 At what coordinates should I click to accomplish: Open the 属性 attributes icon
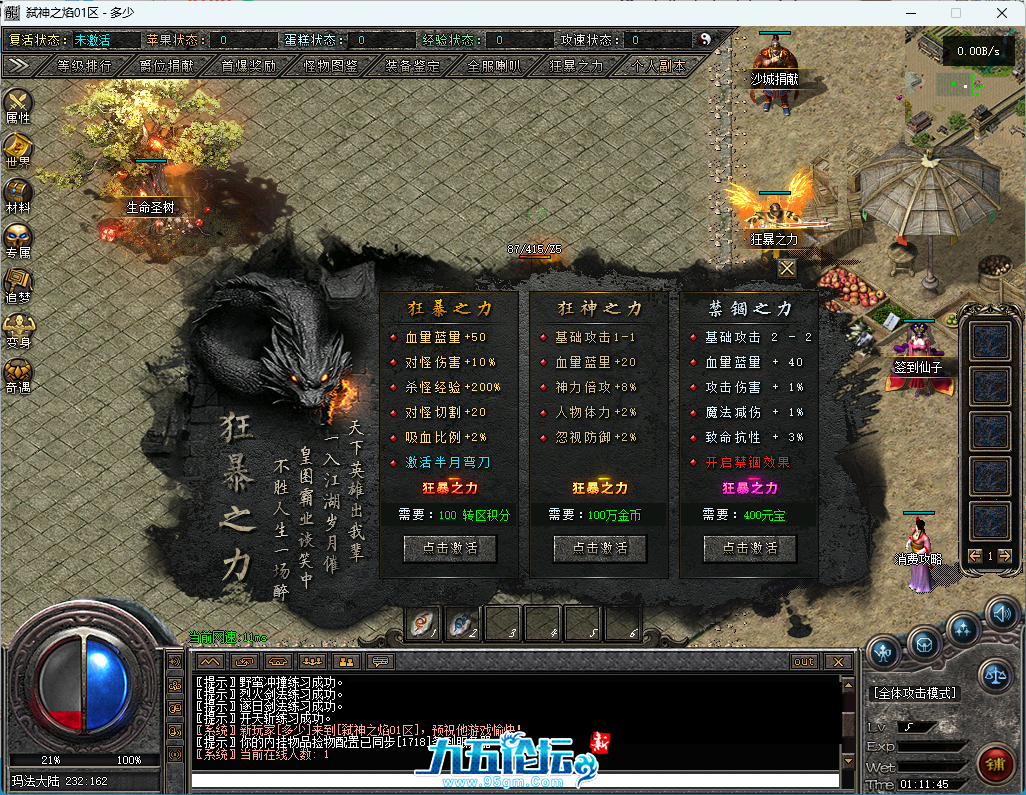pyautogui.click(x=18, y=104)
